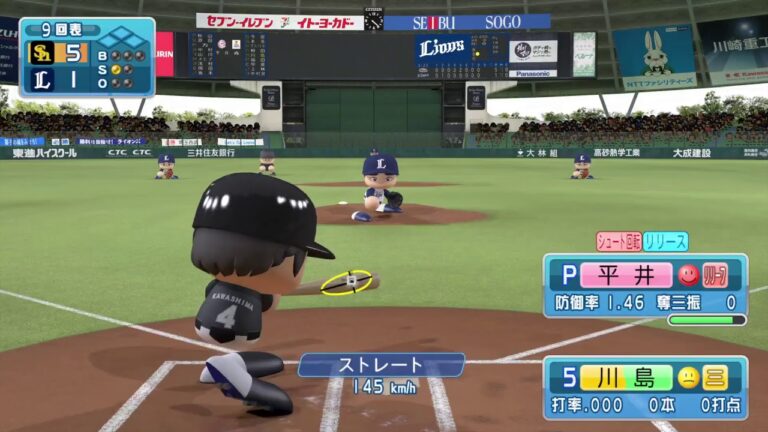768x432 pixels.
Task: Click the リリース ability tag
Action: coord(665,241)
